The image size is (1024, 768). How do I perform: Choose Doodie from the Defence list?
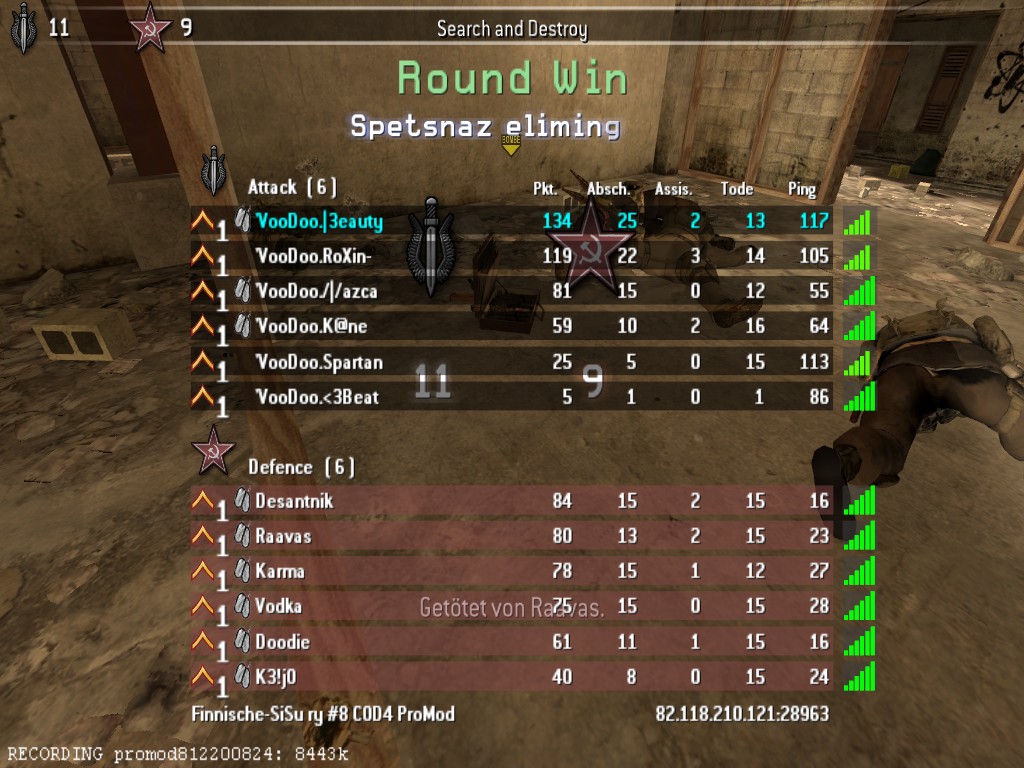pyautogui.click(x=282, y=642)
